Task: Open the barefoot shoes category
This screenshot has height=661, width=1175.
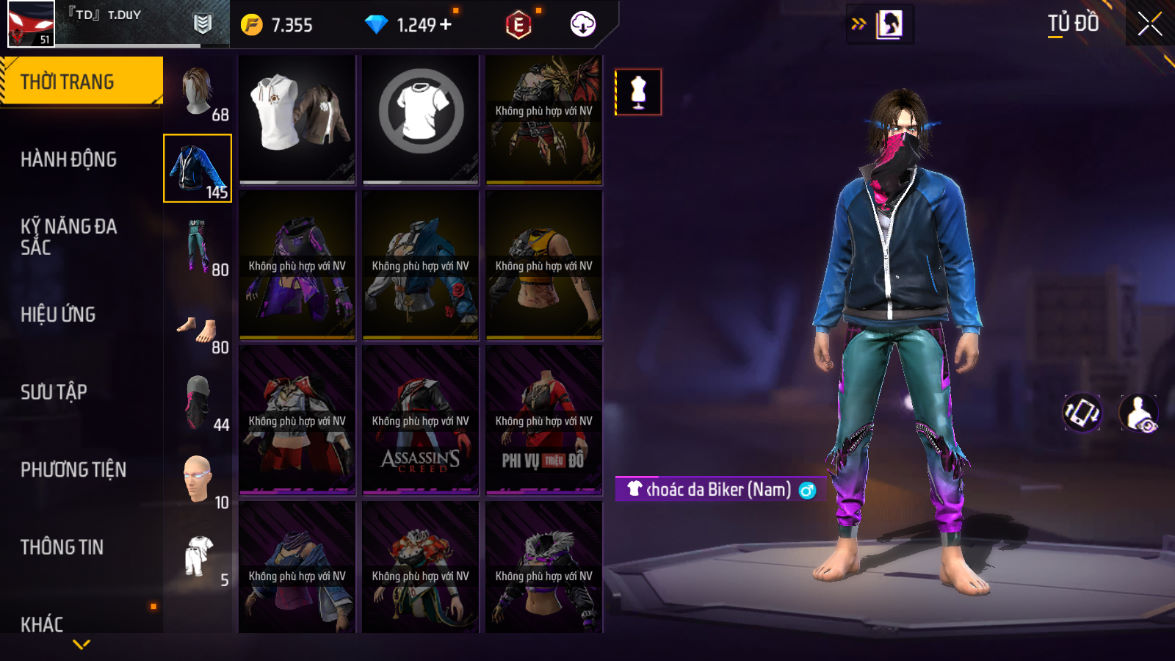Action: pos(198,326)
